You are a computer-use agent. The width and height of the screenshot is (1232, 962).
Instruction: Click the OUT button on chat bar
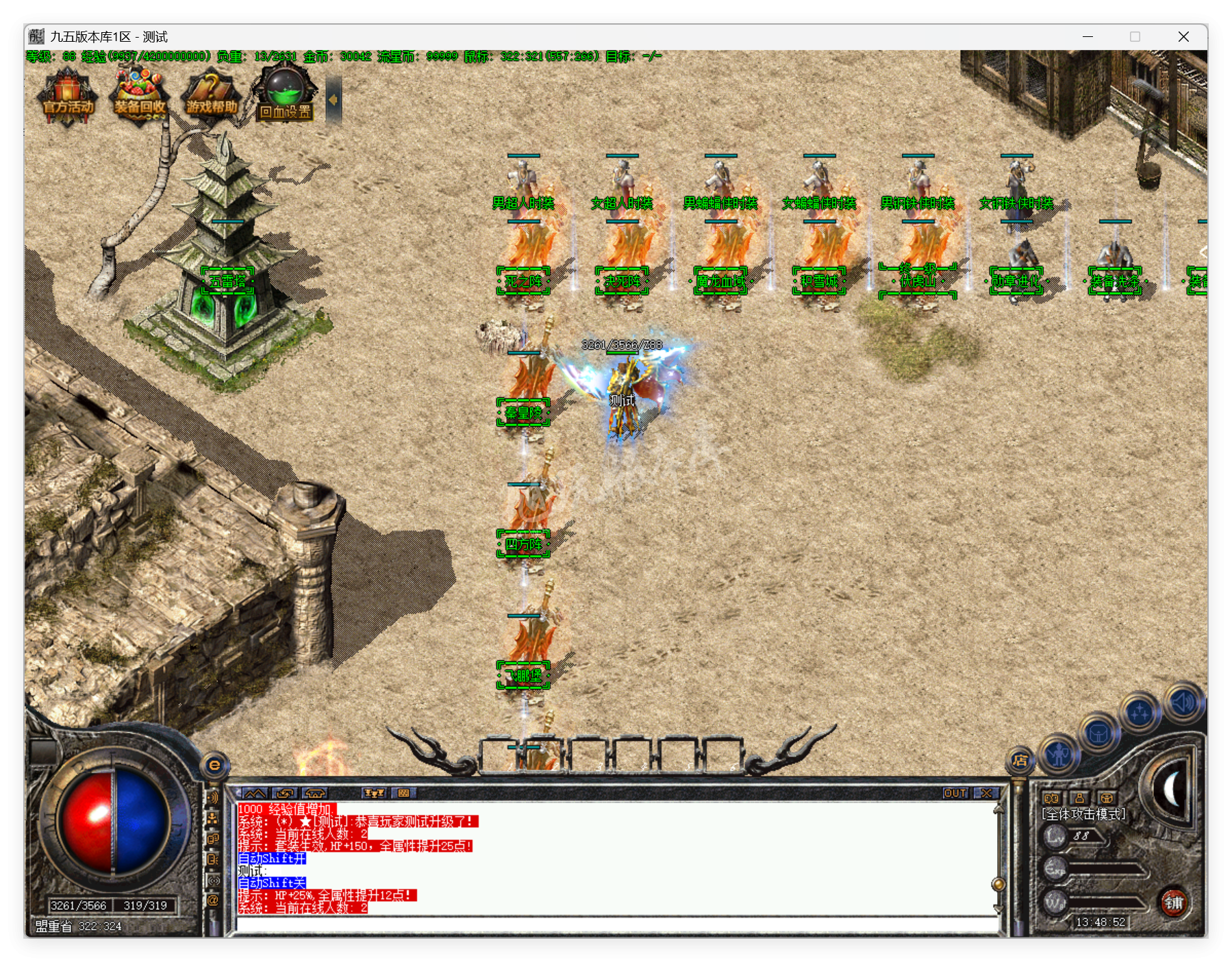(955, 793)
